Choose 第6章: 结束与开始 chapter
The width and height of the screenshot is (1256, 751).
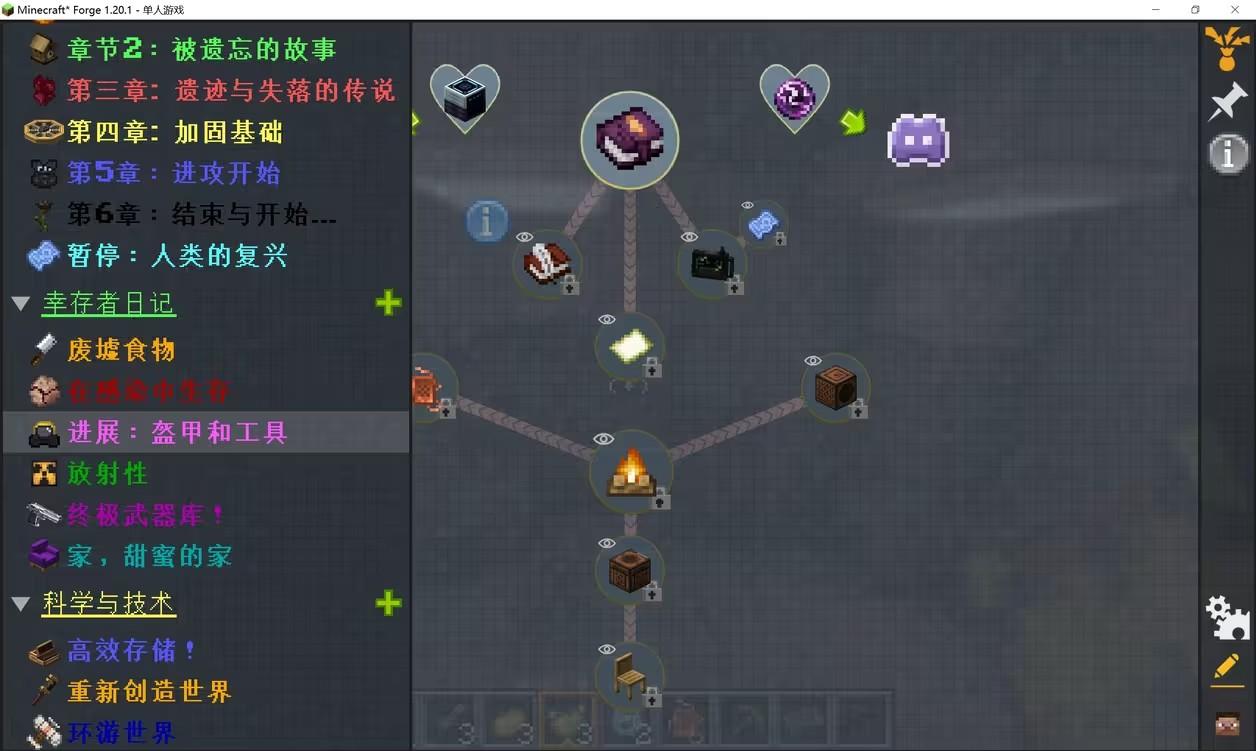click(201, 214)
